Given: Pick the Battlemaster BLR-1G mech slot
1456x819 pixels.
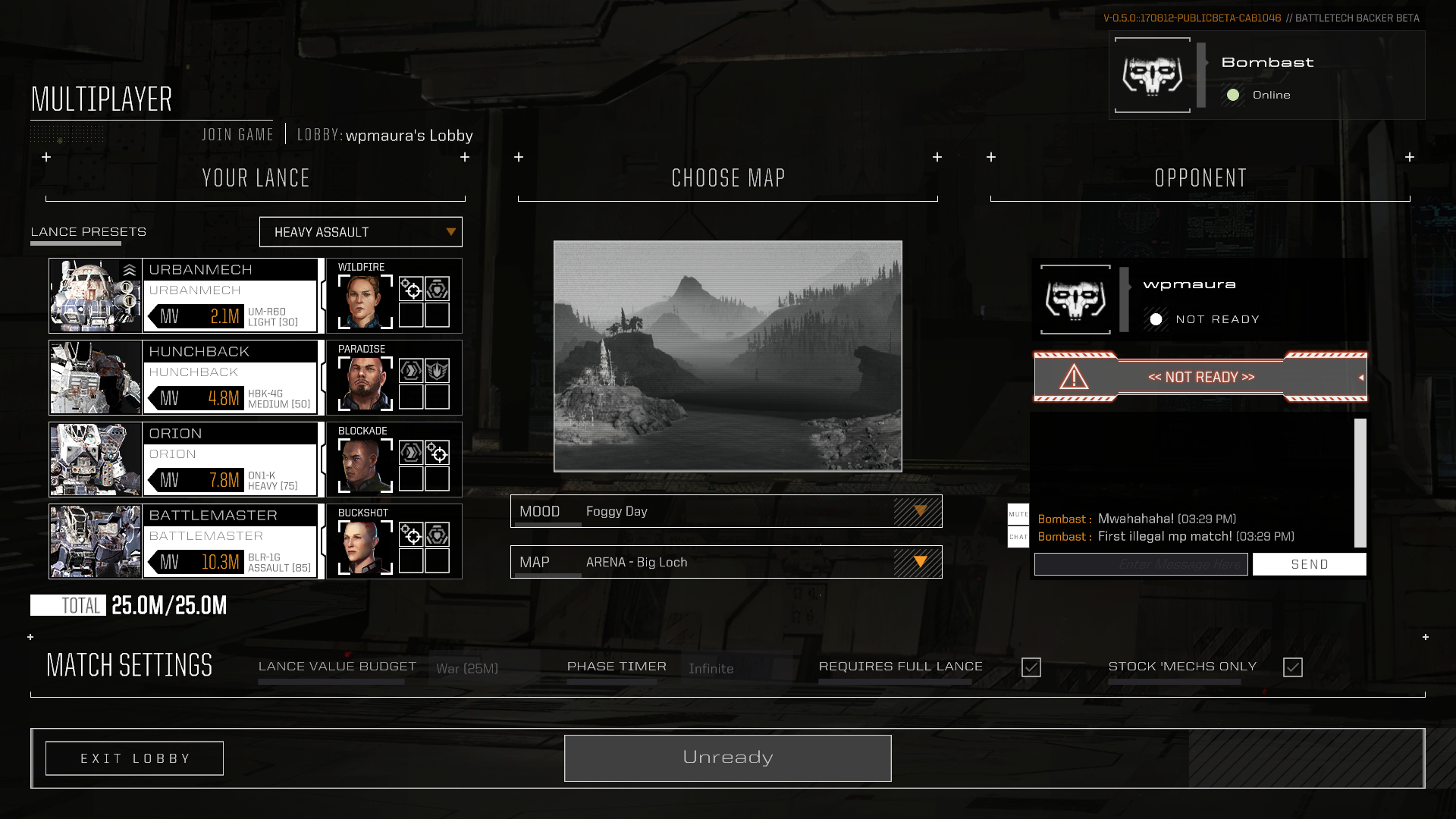Looking at the screenshot, I should 183,541.
